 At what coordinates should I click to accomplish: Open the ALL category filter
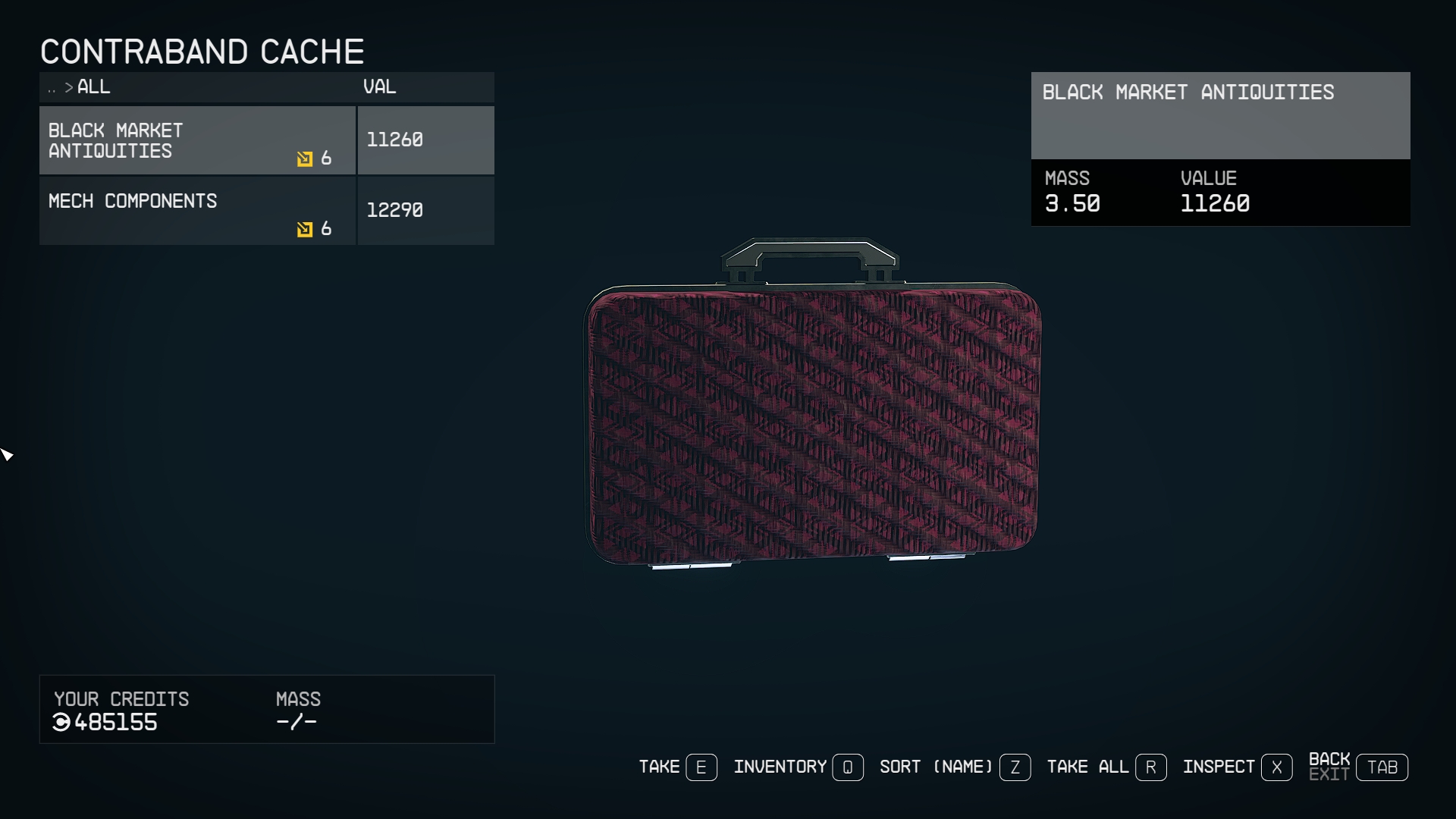[93, 87]
